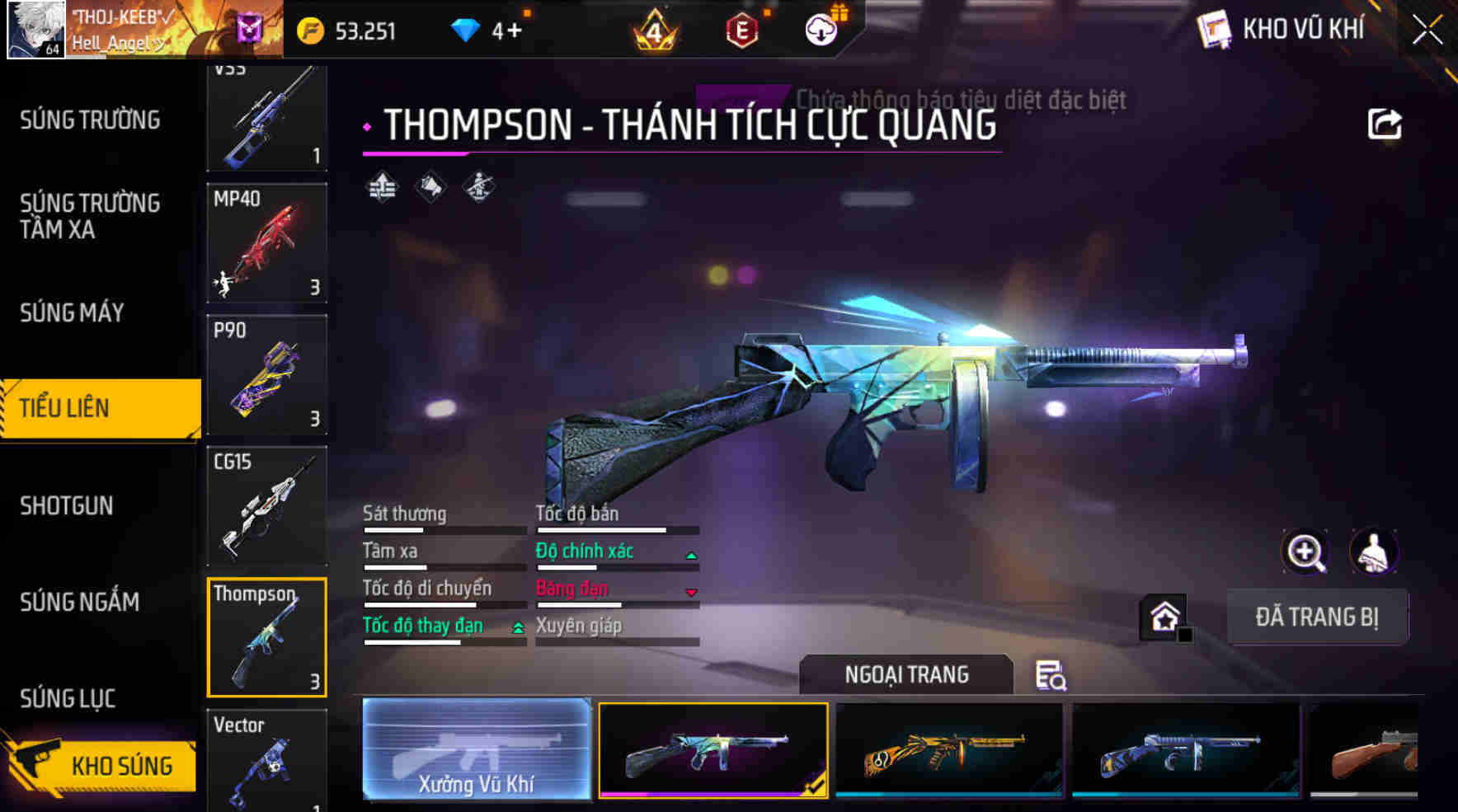Select the SHOTGUN category in the sidebar
1458x812 pixels.
pos(67,506)
